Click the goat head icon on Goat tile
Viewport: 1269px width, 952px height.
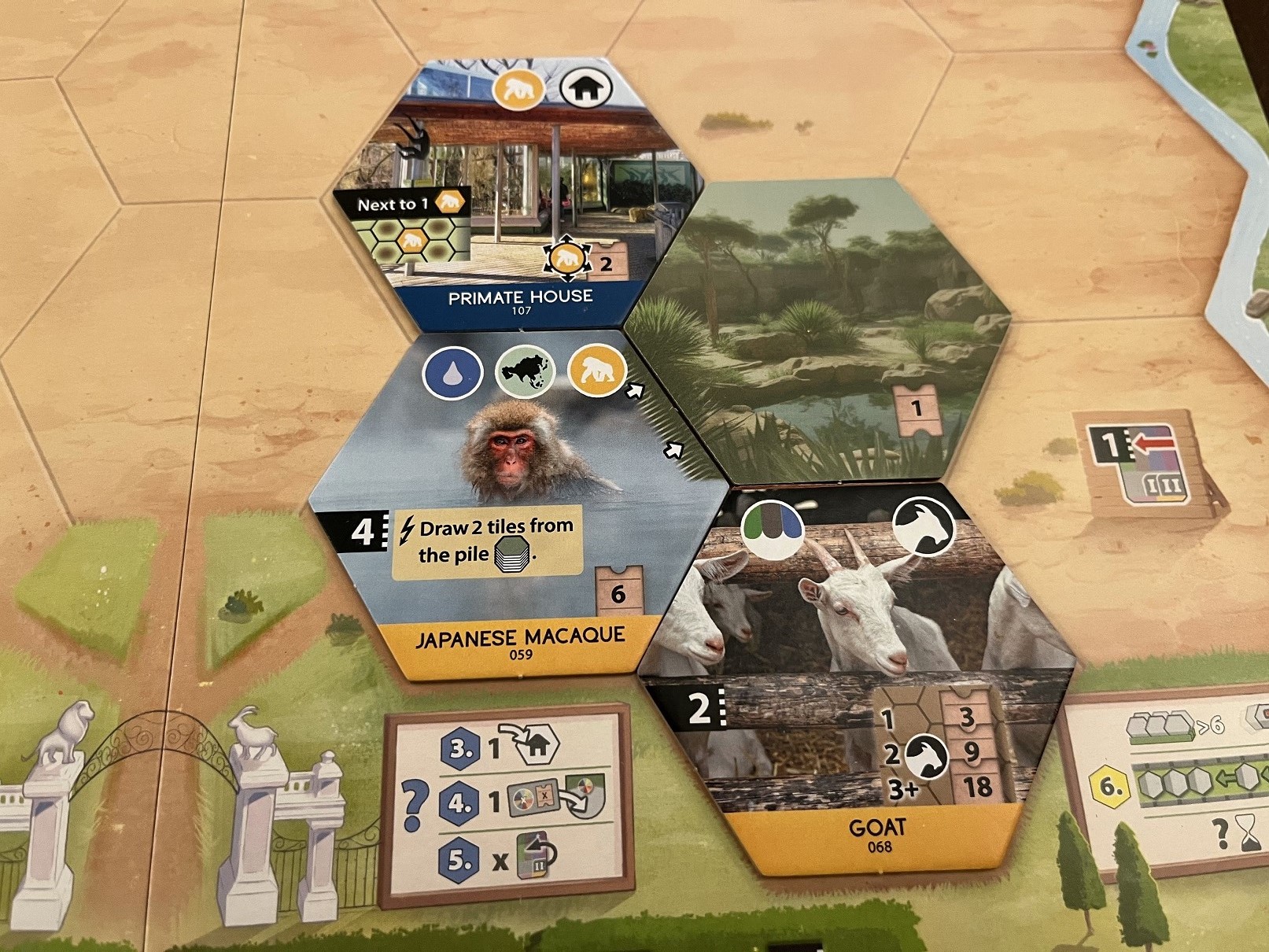[x=924, y=526]
